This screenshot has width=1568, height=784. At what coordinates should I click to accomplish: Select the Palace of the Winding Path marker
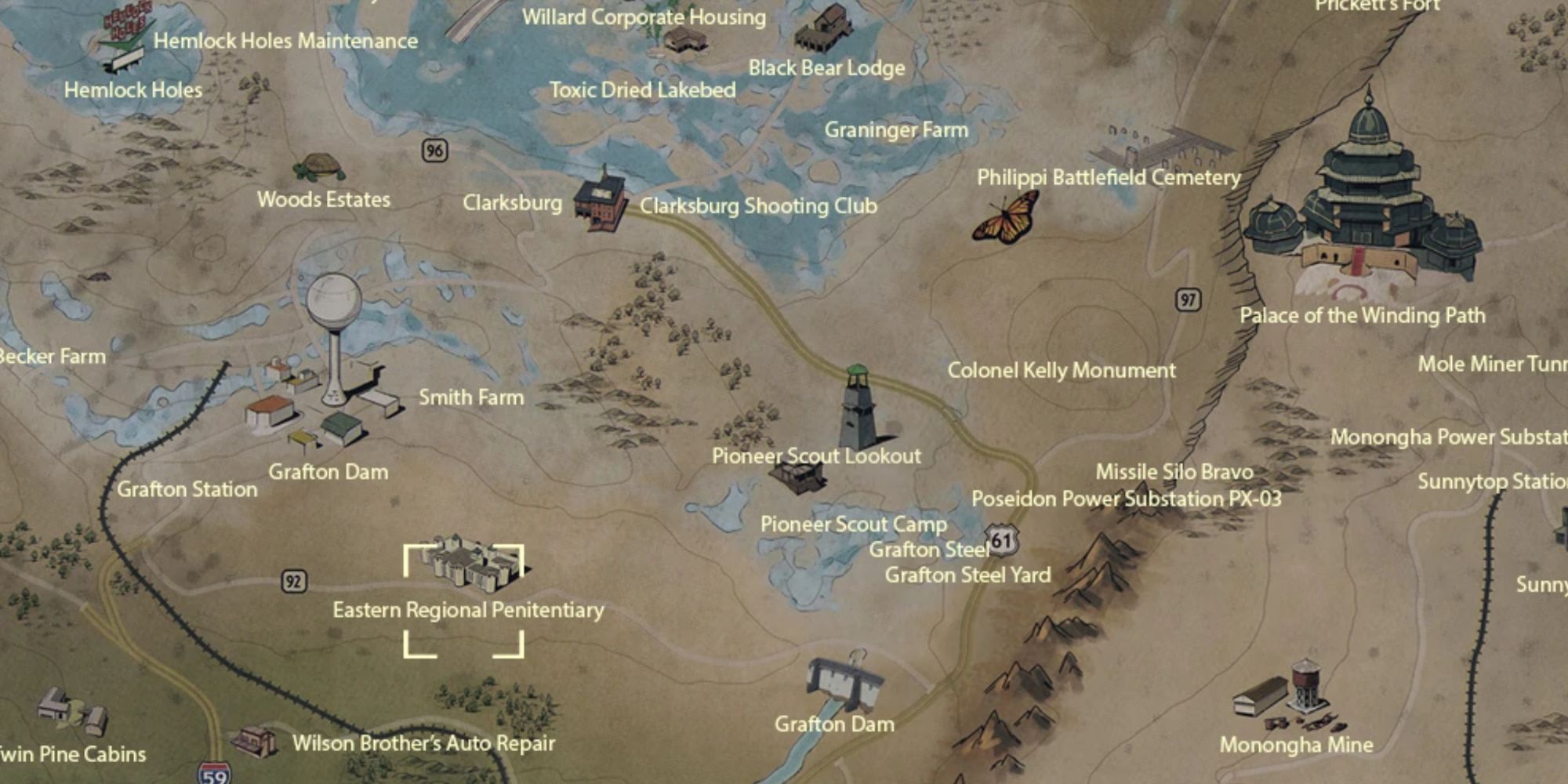pyautogui.click(x=1364, y=205)
